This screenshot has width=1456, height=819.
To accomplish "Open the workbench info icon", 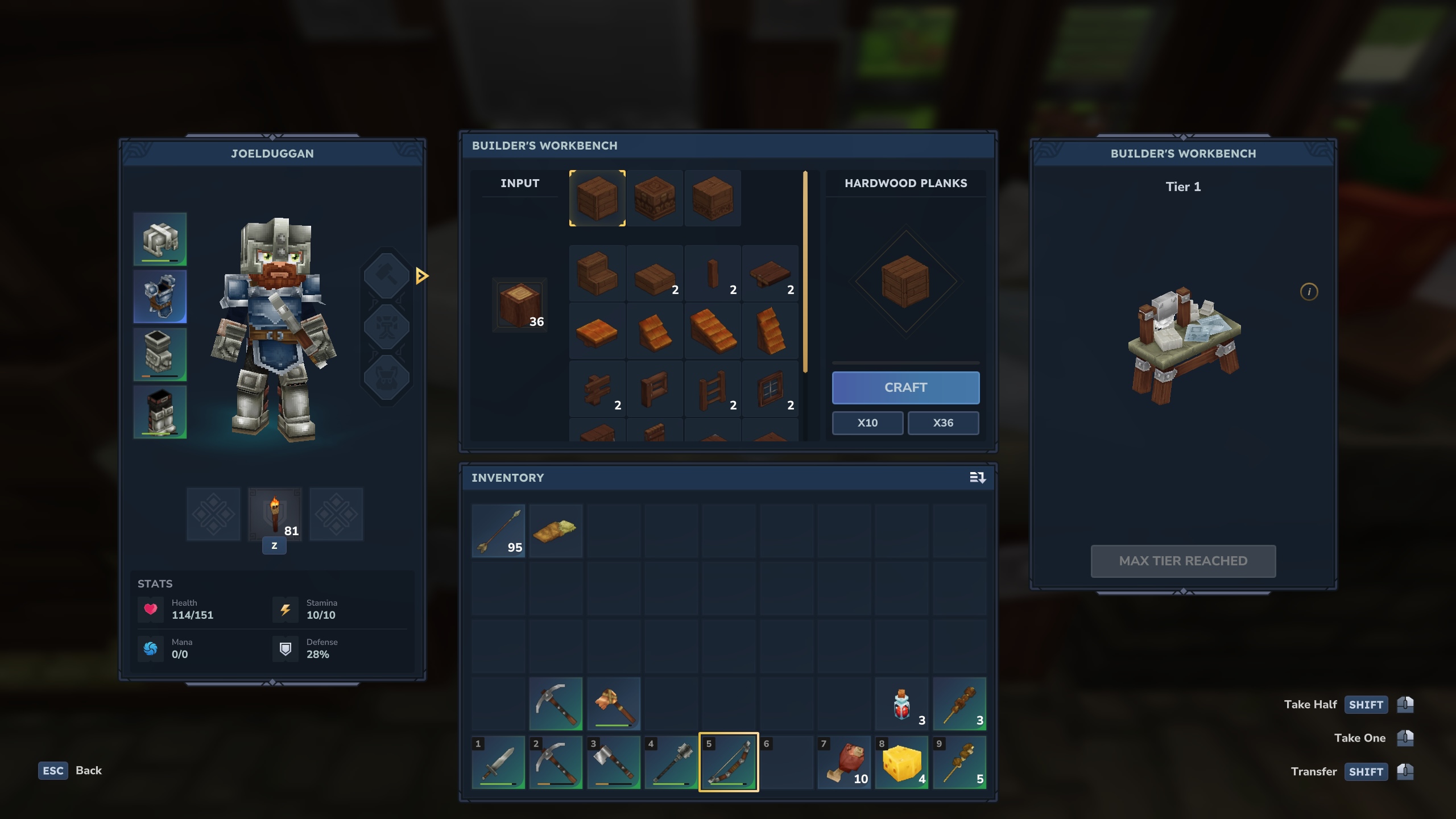I will 1309,292.
